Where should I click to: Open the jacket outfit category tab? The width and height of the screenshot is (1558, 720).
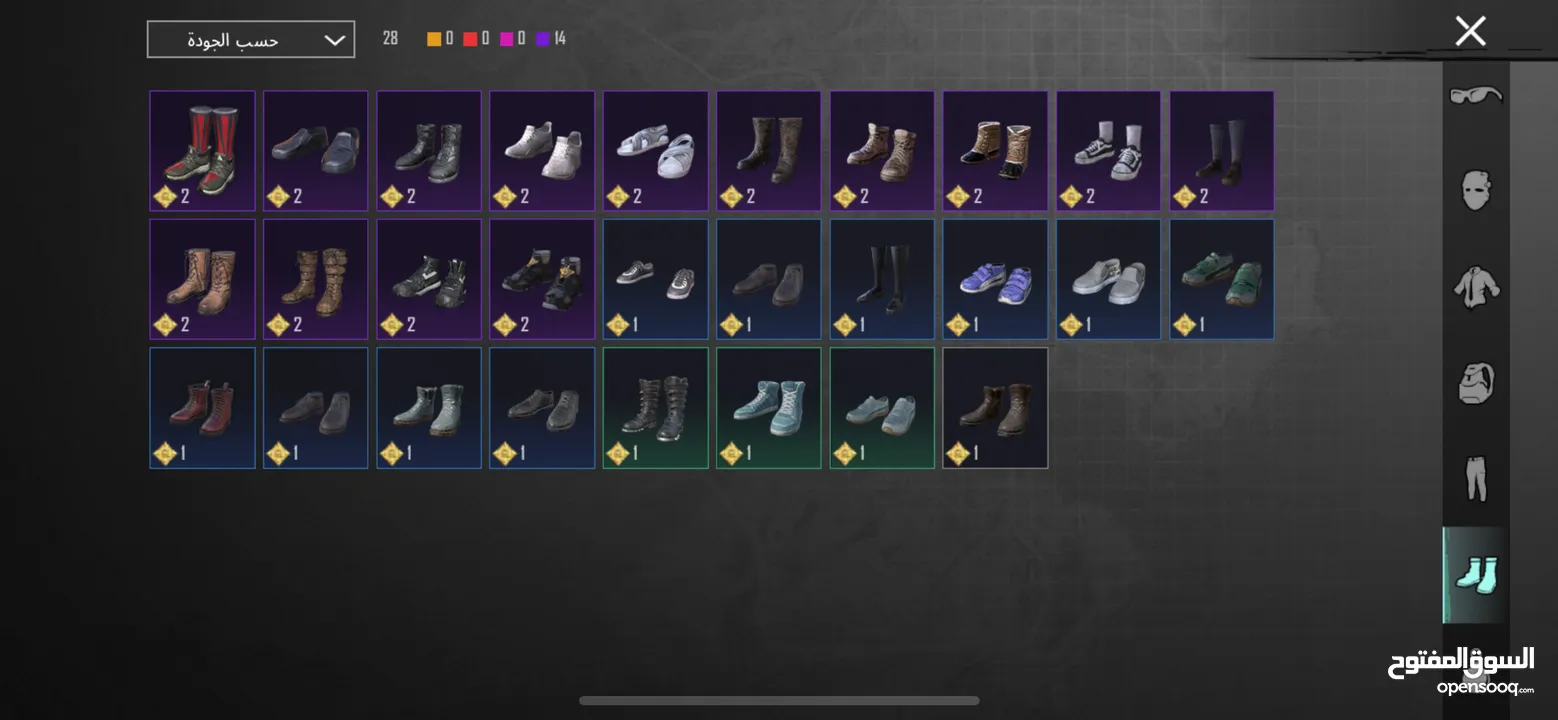click(1476, 286)
